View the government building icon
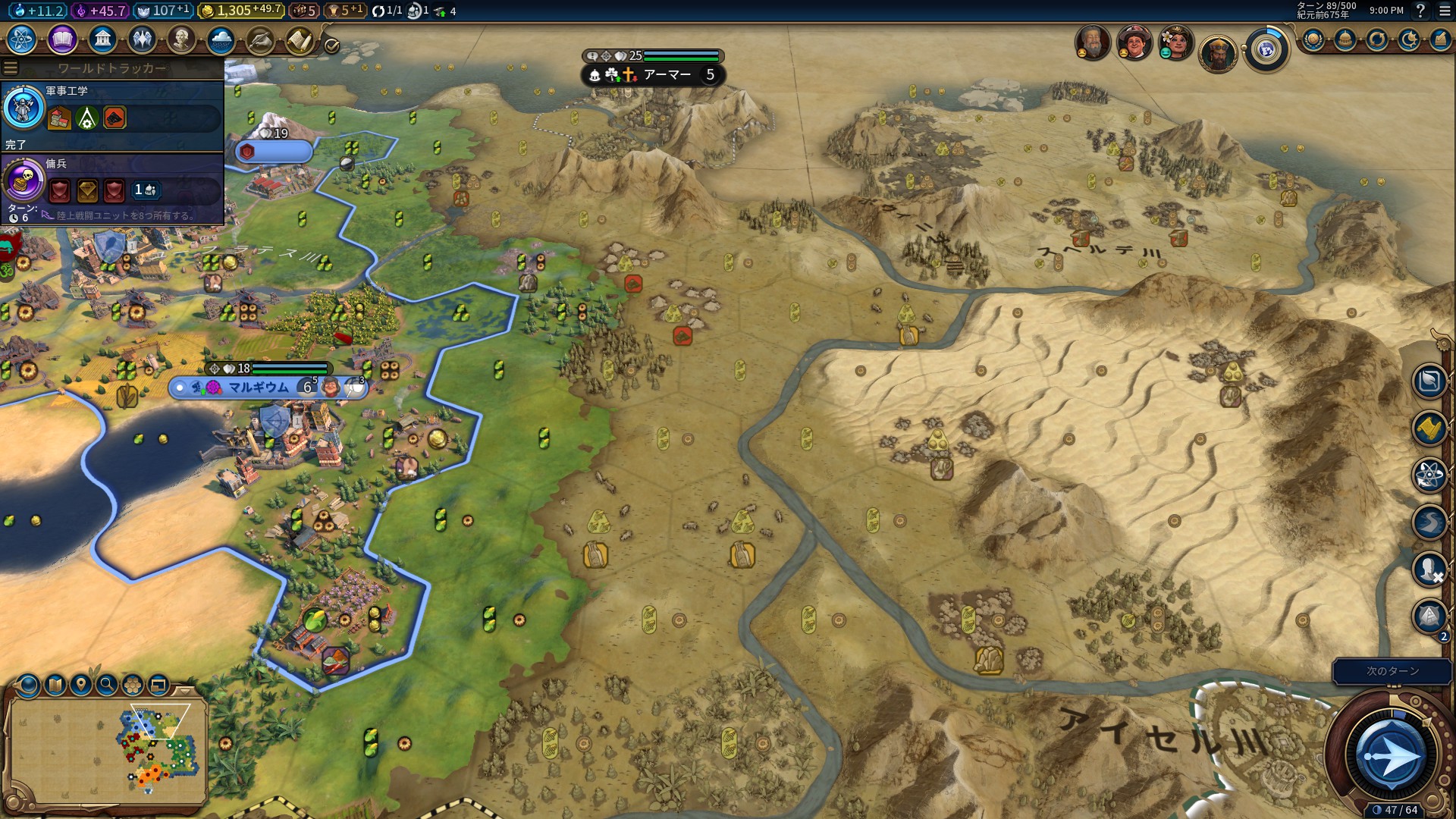This screenshot has height=819, width=1456. (x=102, y=39)
